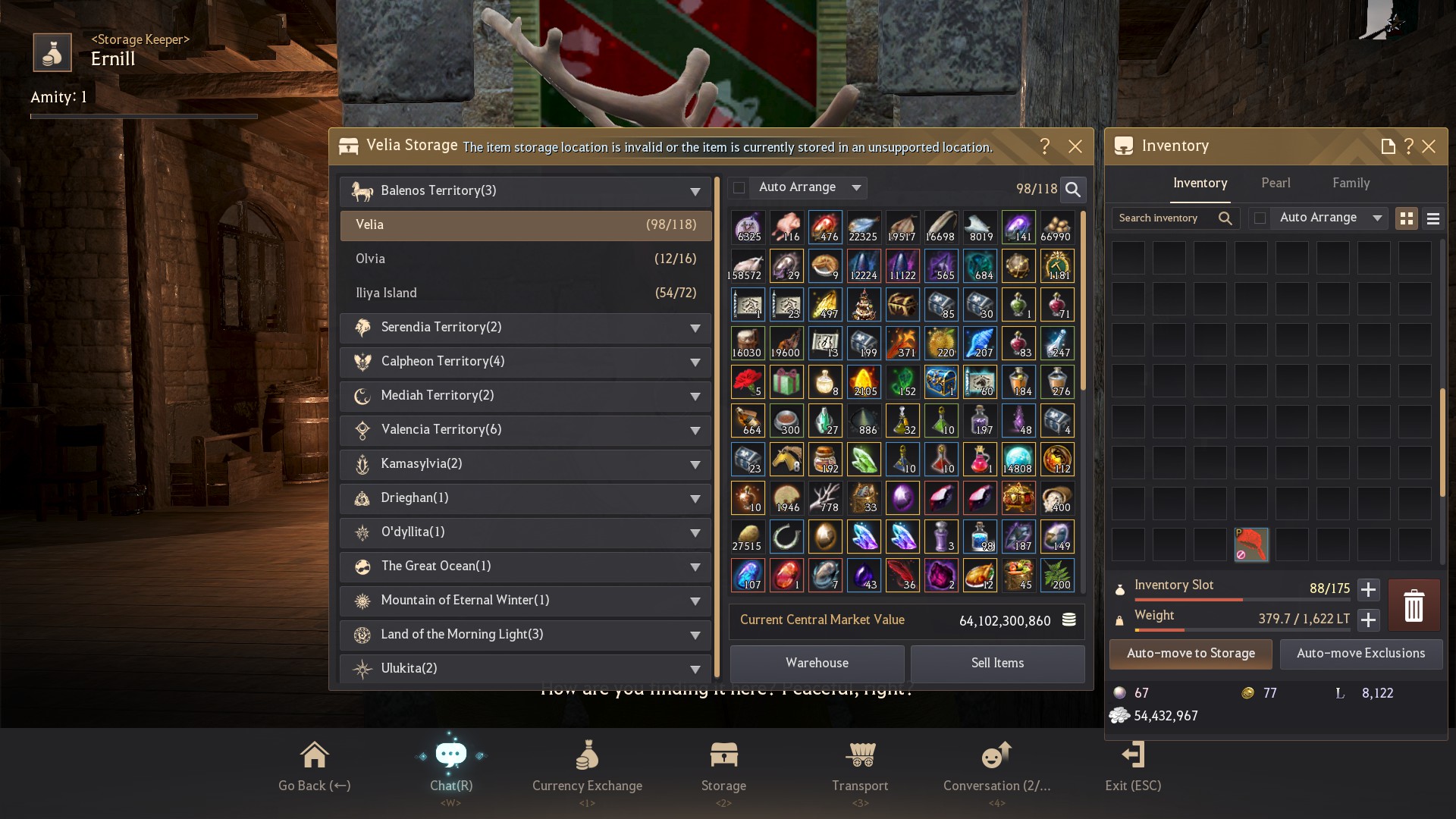Image resolution: width=1456 pixels, height=819 pixels.
Task: Open the storage Auto Arrange dropdown
Action: pos(856,187)
